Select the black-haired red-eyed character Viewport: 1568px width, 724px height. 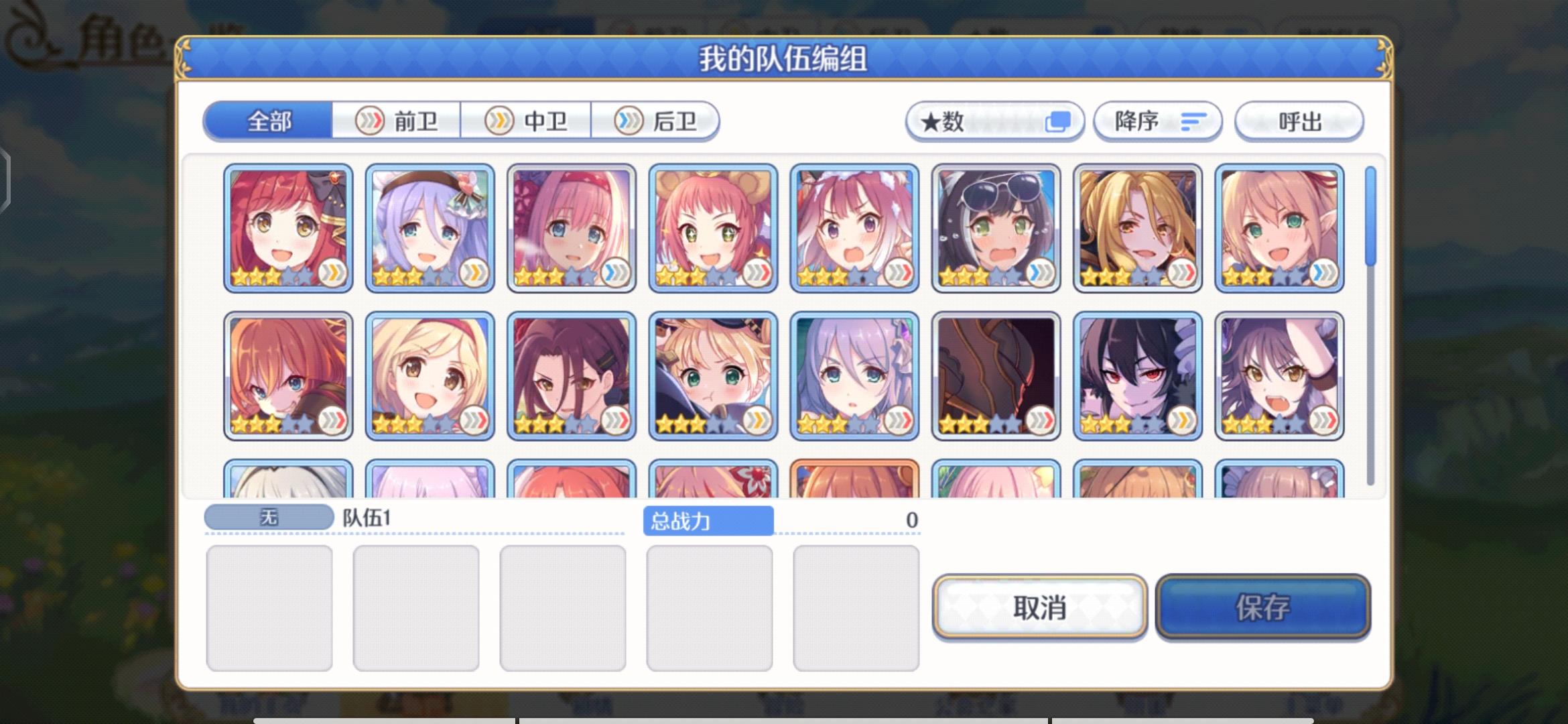[x=1137, y=373]
